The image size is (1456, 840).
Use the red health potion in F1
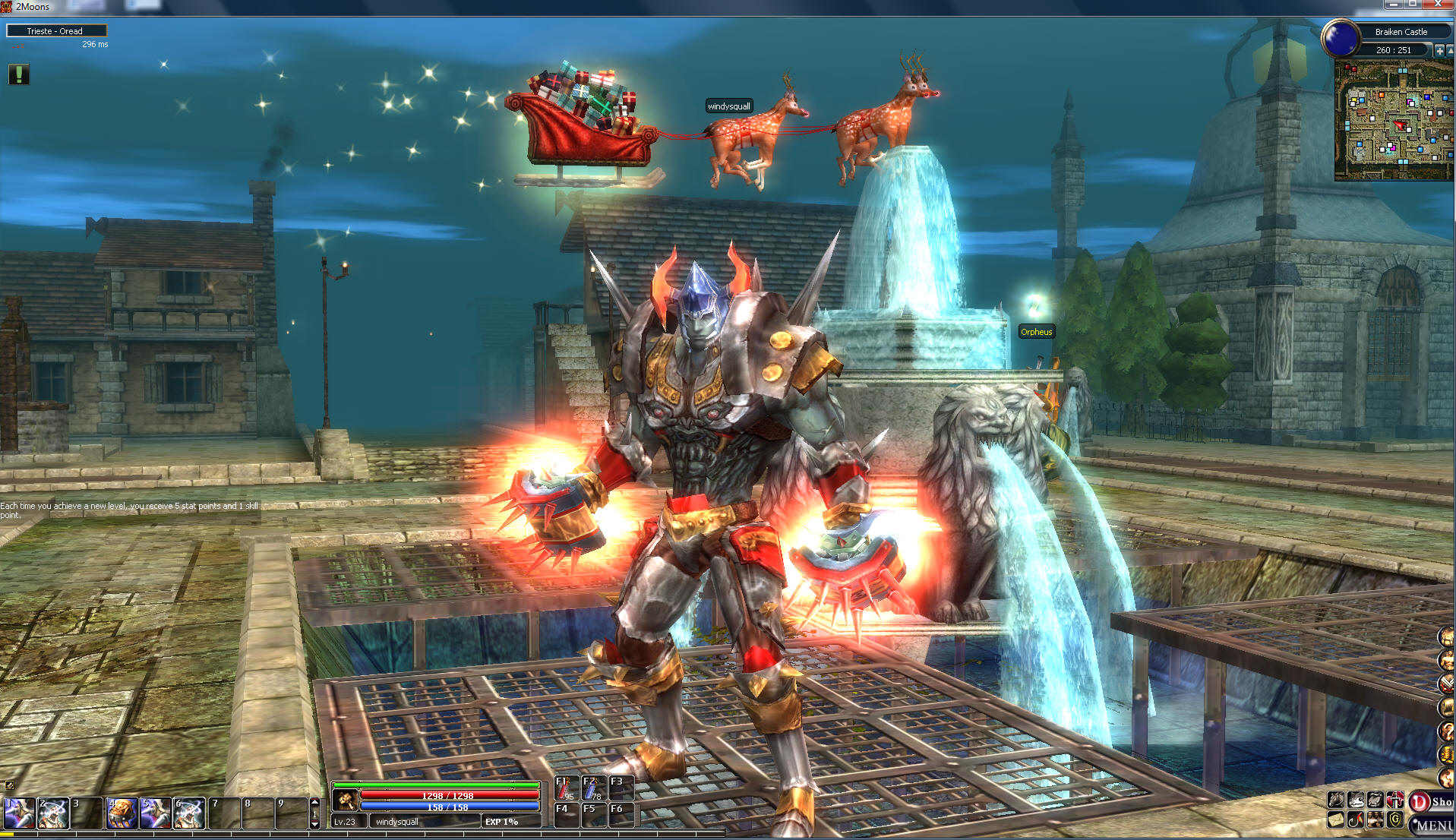point(565,789)
